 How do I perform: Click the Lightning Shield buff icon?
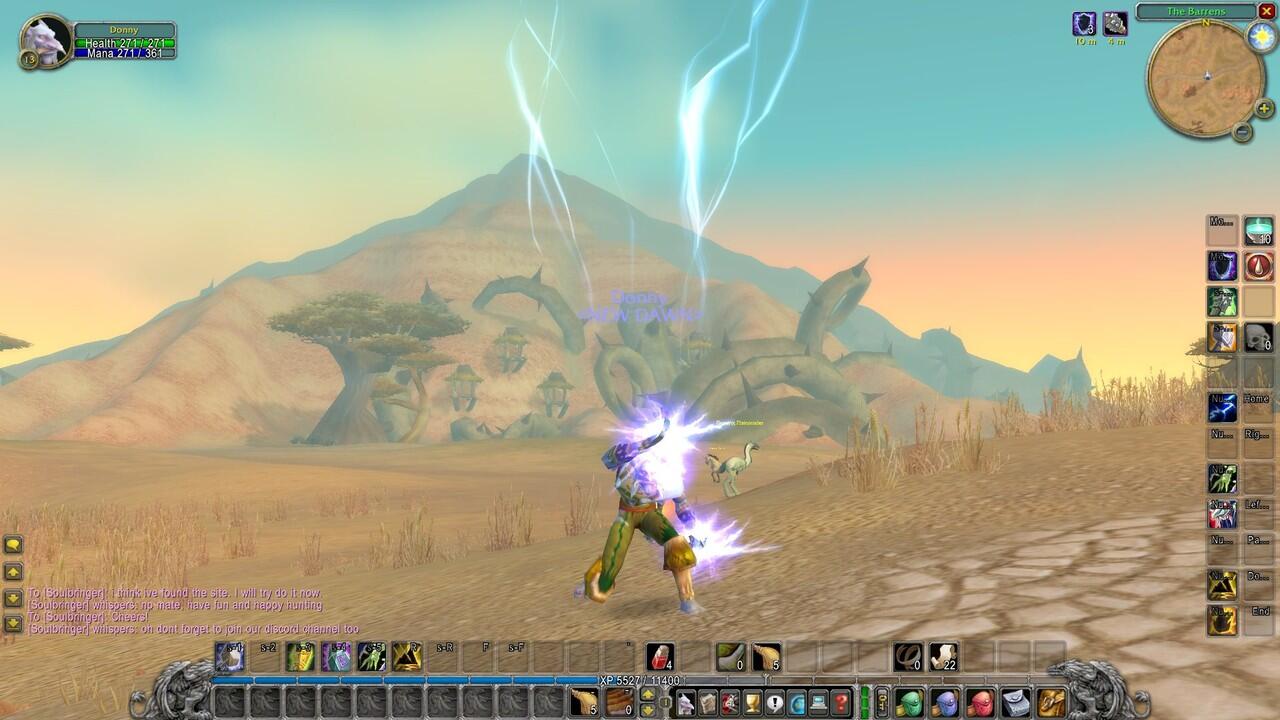click(1084, 24)
